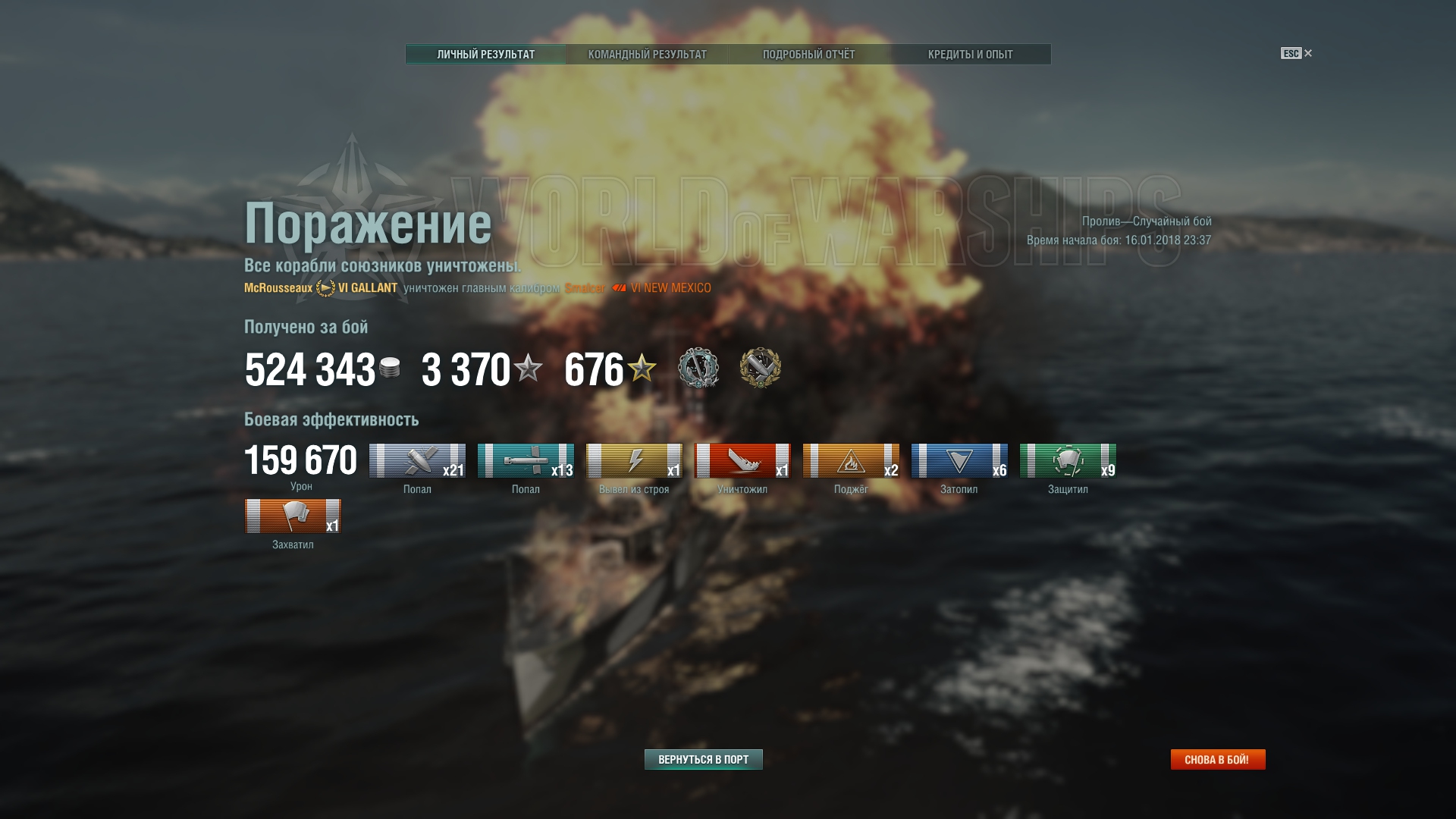Inspect the gold wreath achievement medal
The image size is (1456, 819).
(760, 368)
